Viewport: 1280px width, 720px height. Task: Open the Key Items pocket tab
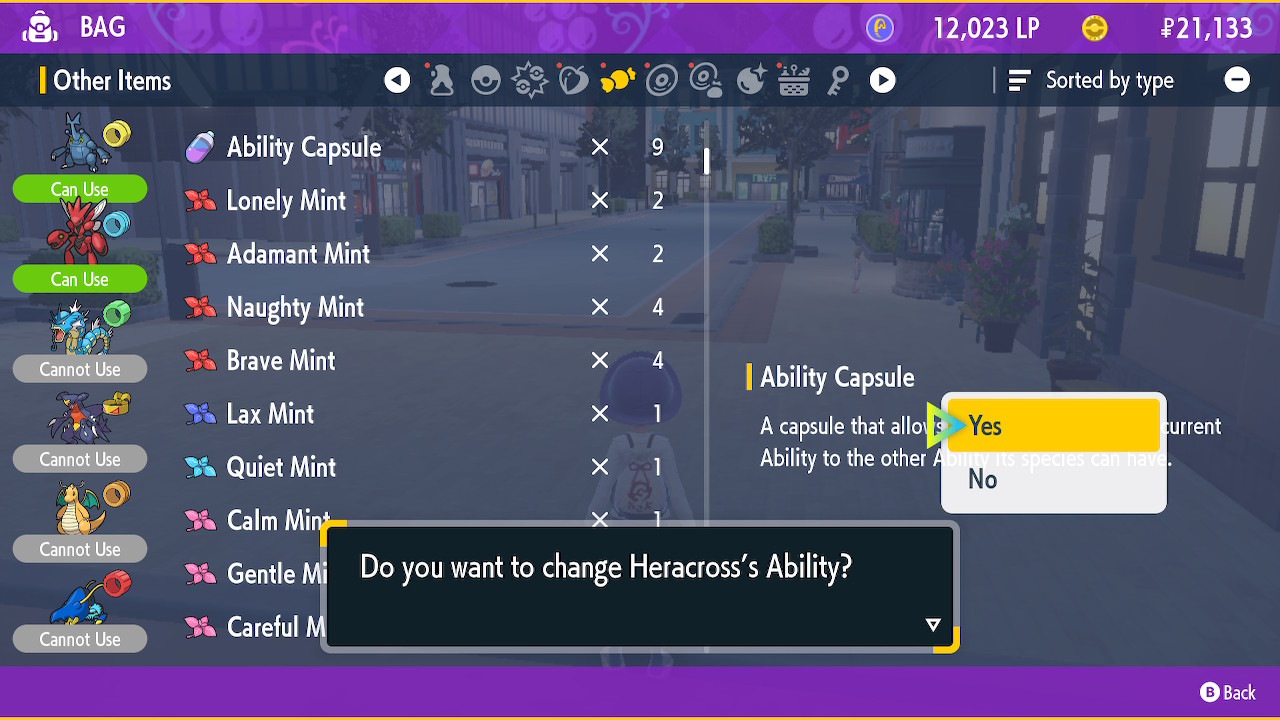pyautogui.click(x=838, y=81)
